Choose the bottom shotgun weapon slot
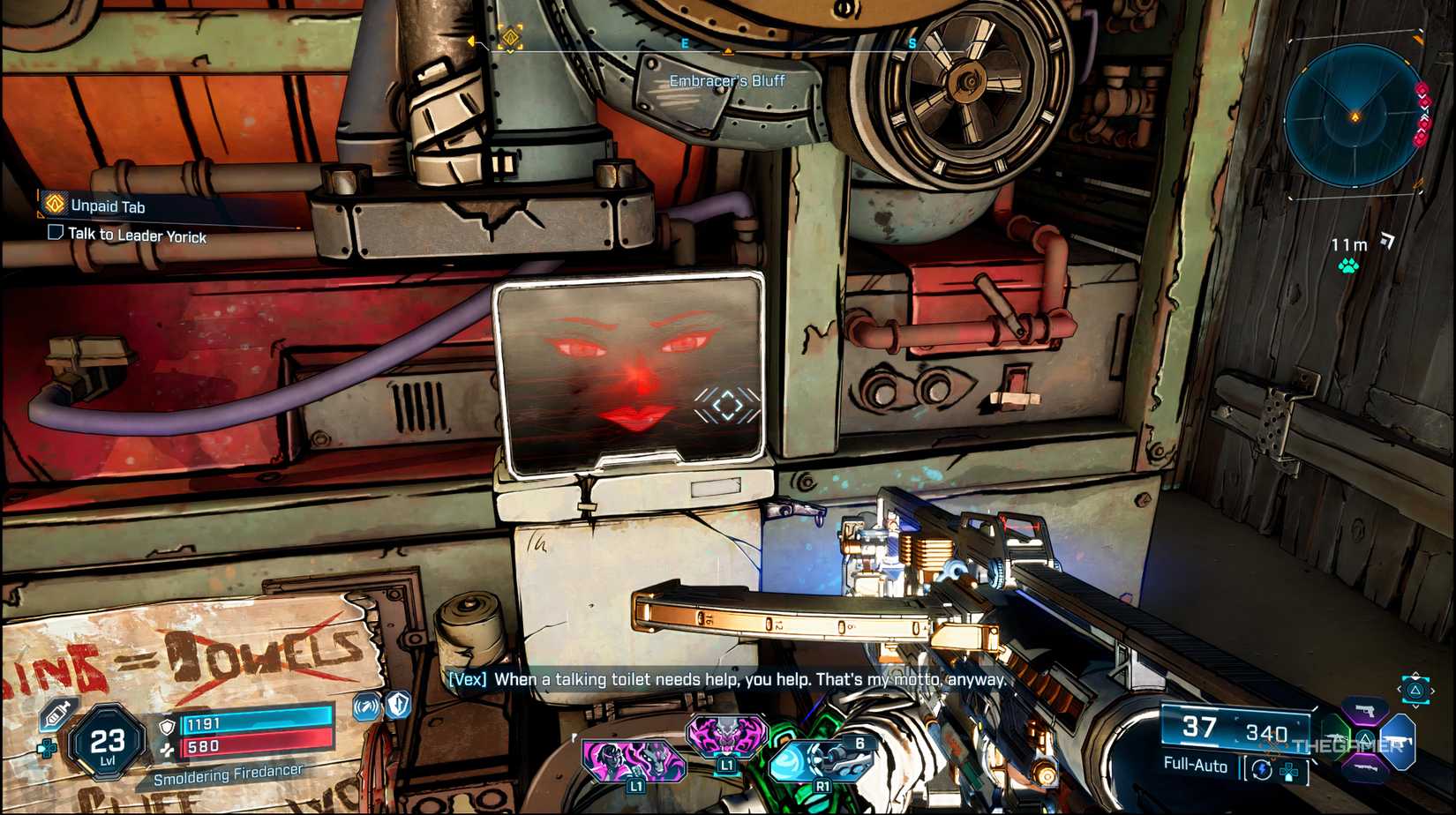1456x815 pixels. [x=1364, y=769]
